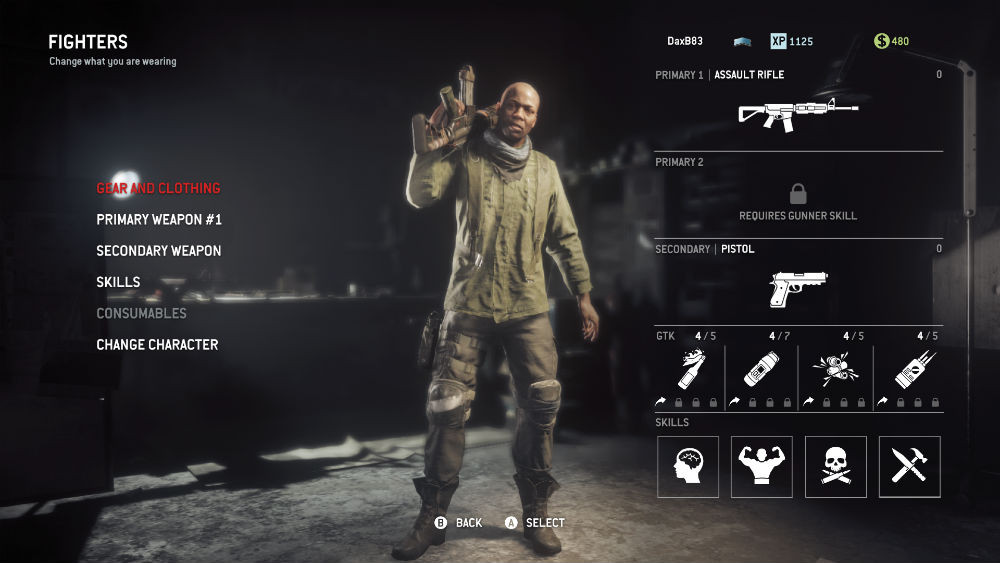
Task: Select the flexing muscleman skill
Action: tap(762, 467)
